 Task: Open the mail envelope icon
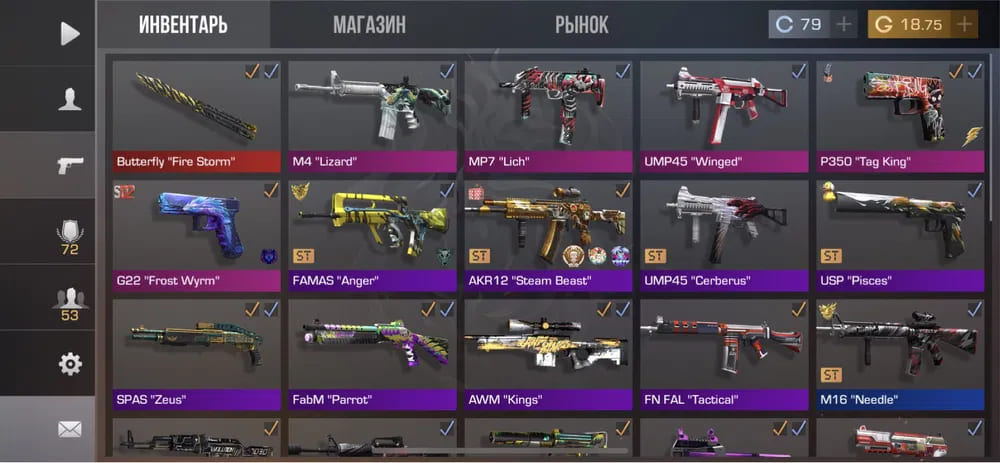point(69,429)
